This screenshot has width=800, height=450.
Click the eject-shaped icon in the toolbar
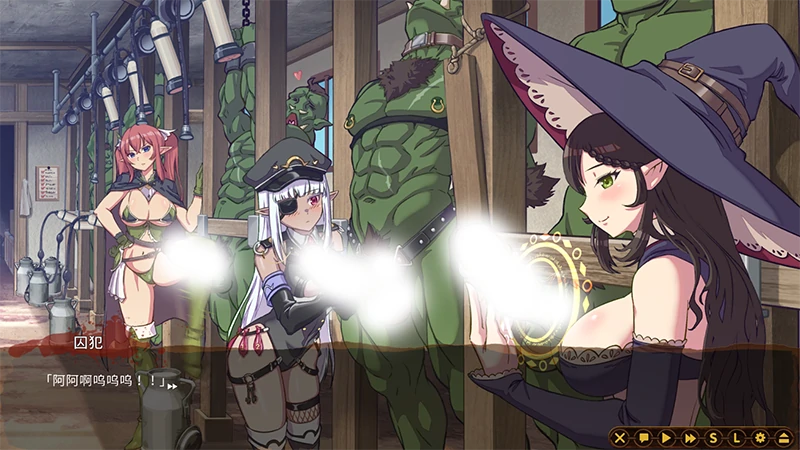pos(783,437)
